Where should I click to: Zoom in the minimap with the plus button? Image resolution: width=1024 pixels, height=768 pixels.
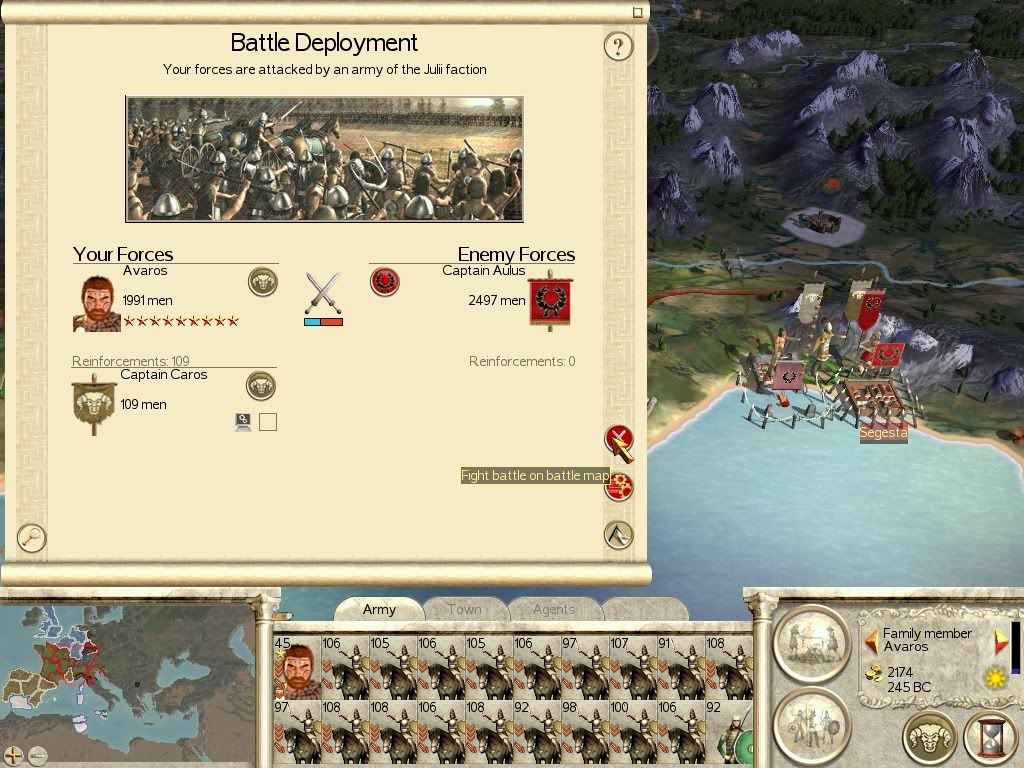point(14,755)
